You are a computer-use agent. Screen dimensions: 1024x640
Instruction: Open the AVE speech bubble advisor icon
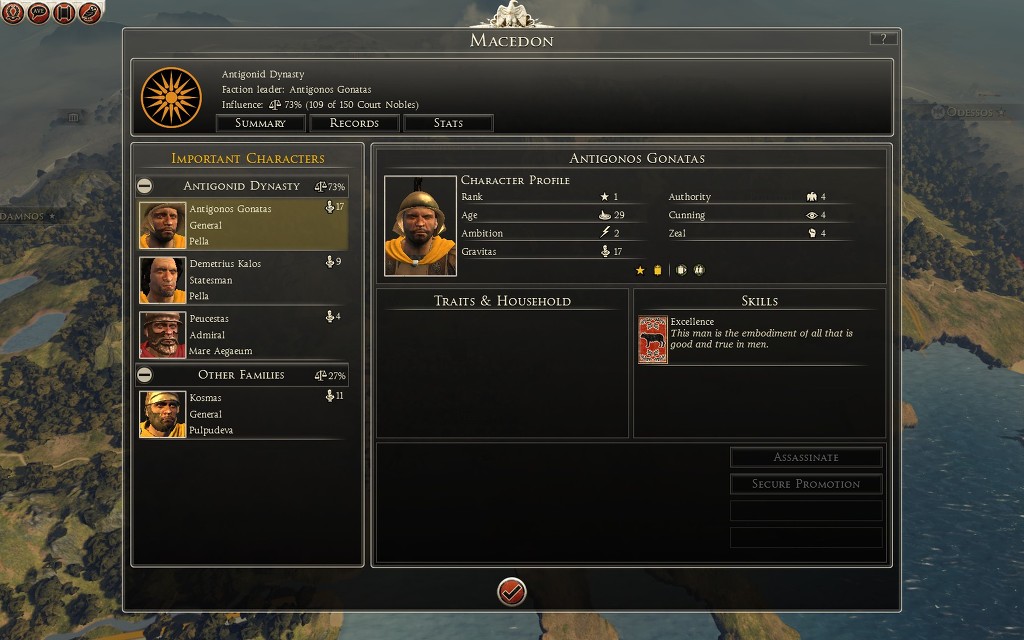click(x=39, y=13)
